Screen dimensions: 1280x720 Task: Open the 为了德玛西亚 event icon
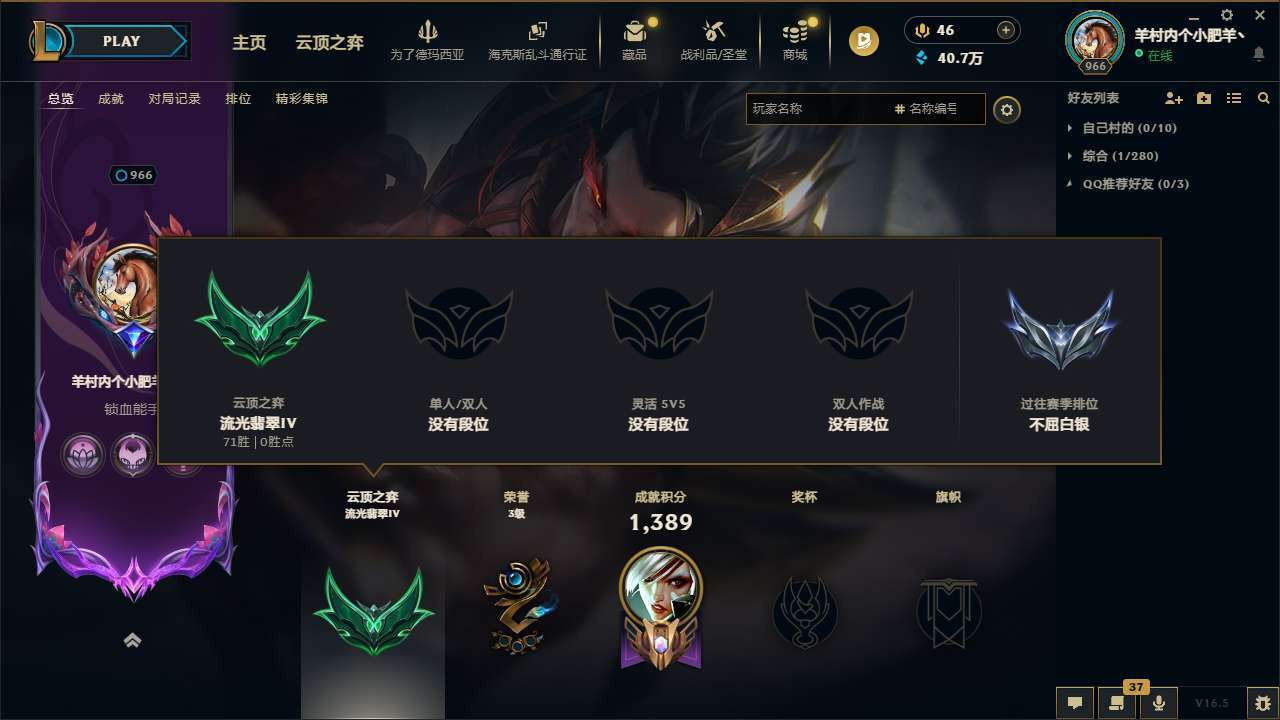click(x=429, y=38)
